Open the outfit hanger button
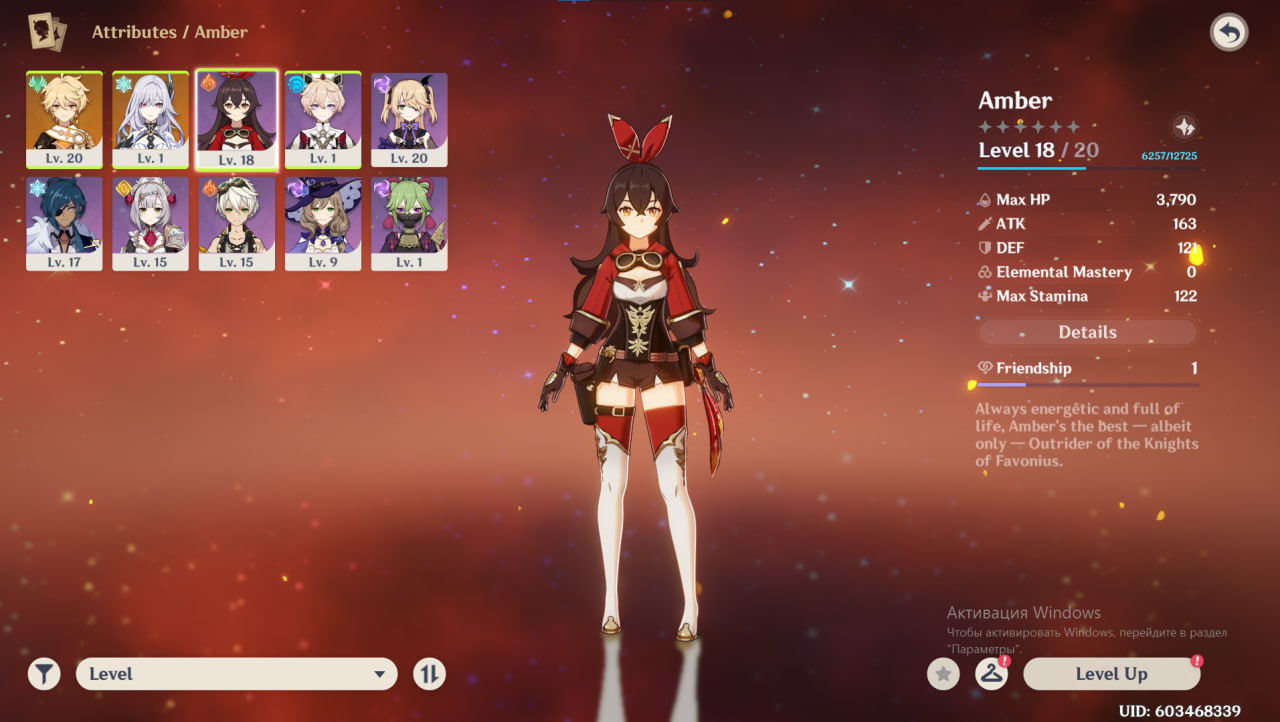 pos(991,674)
